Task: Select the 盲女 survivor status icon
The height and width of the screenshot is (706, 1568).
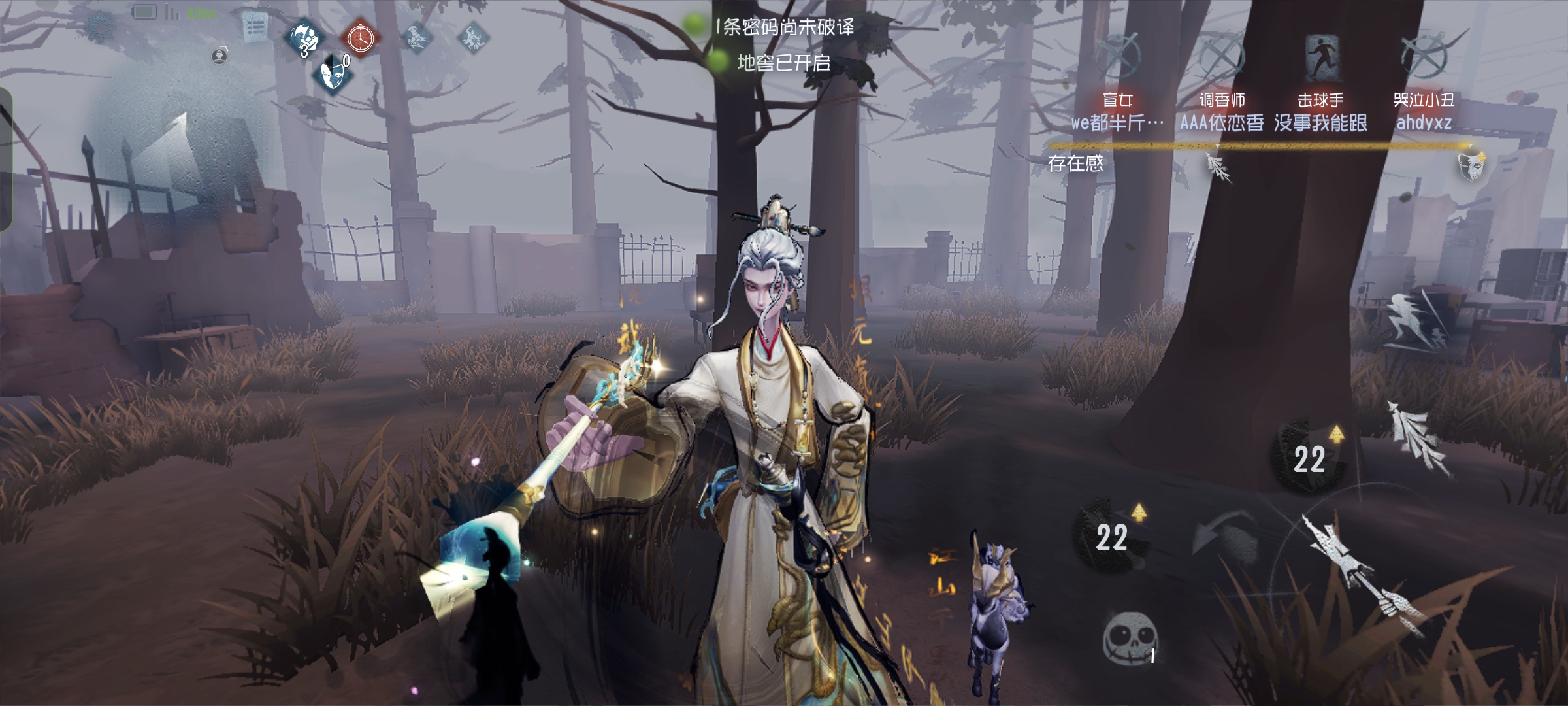Action: [x=1118, y=56]
